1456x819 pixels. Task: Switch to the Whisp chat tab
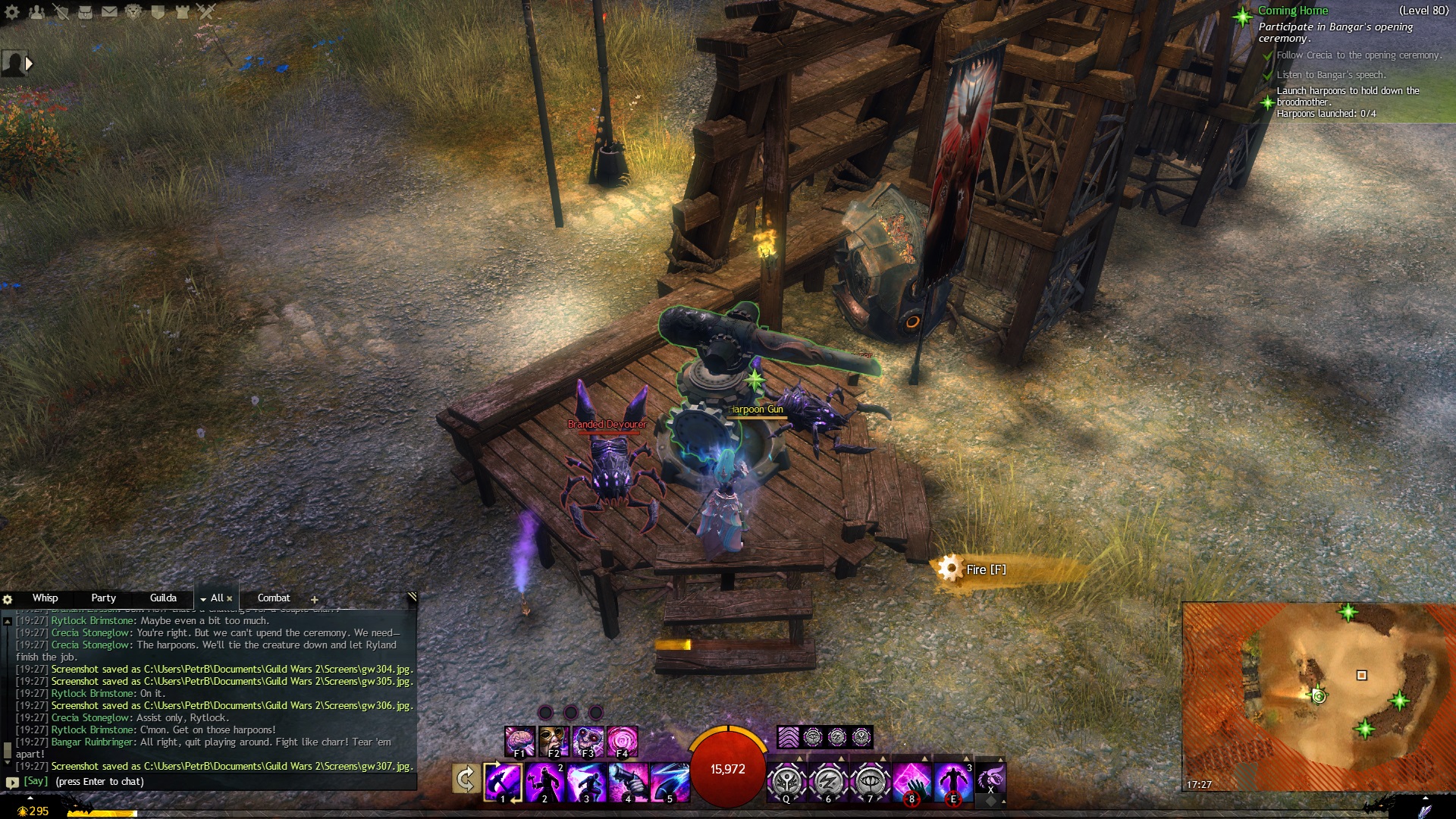(45, 598)
